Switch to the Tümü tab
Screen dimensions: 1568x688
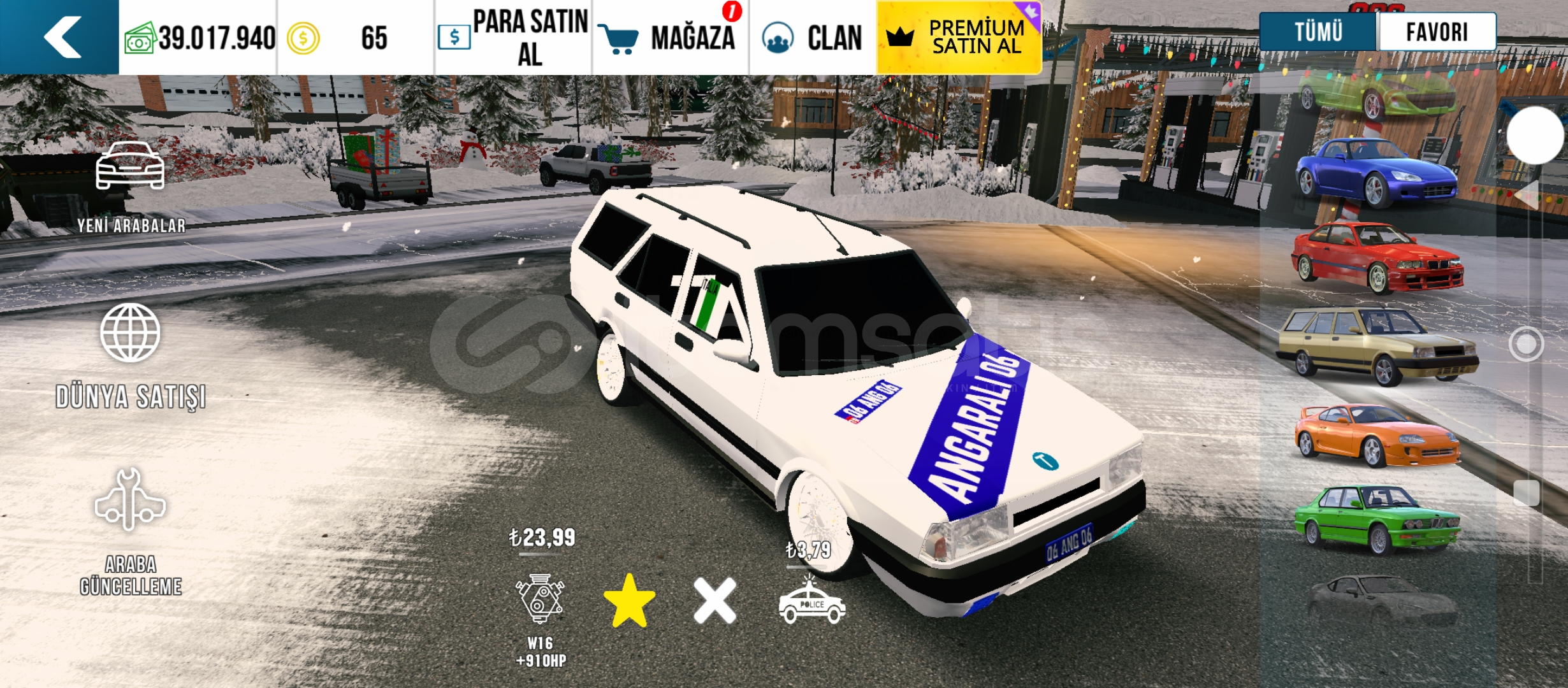[1318, 32]
